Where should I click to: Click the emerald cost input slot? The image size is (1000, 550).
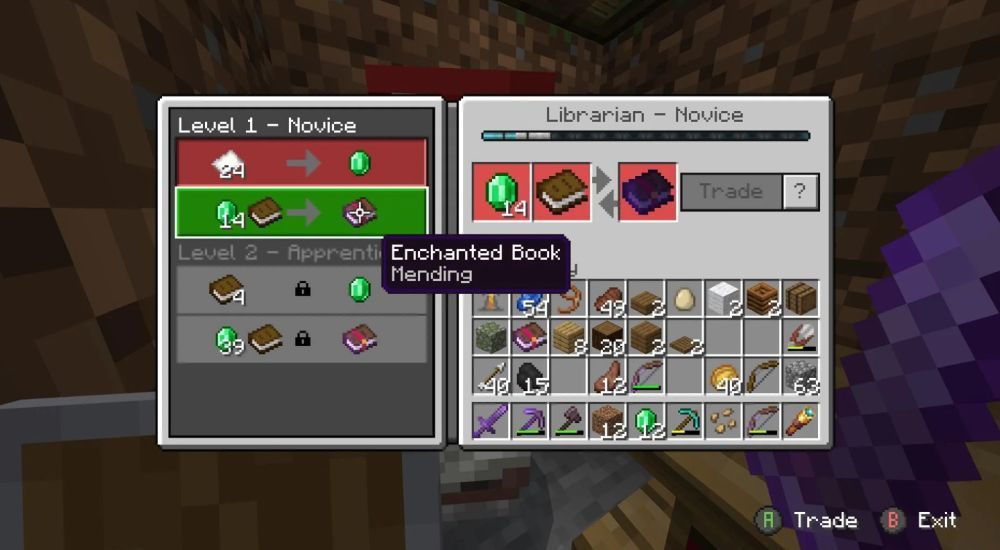pyautogui.click(x=502, y=192)
